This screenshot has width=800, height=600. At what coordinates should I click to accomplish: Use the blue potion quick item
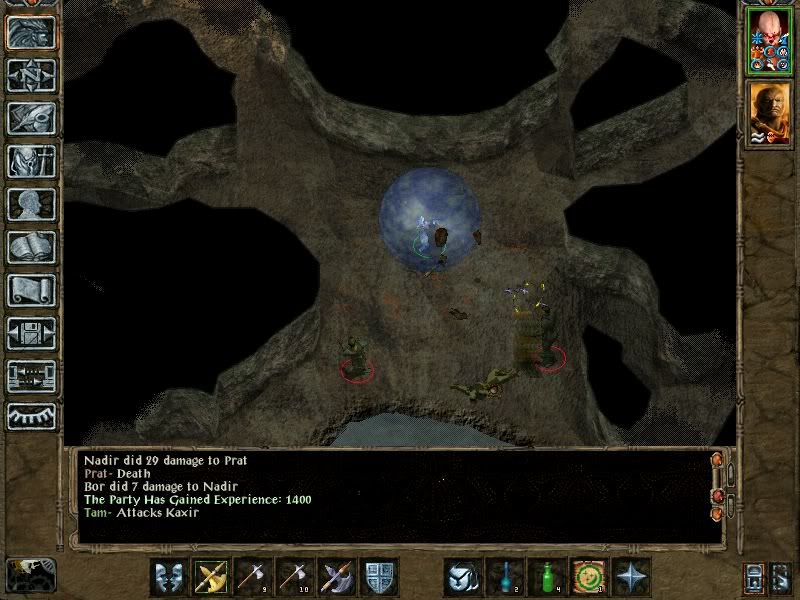point(504,577)
